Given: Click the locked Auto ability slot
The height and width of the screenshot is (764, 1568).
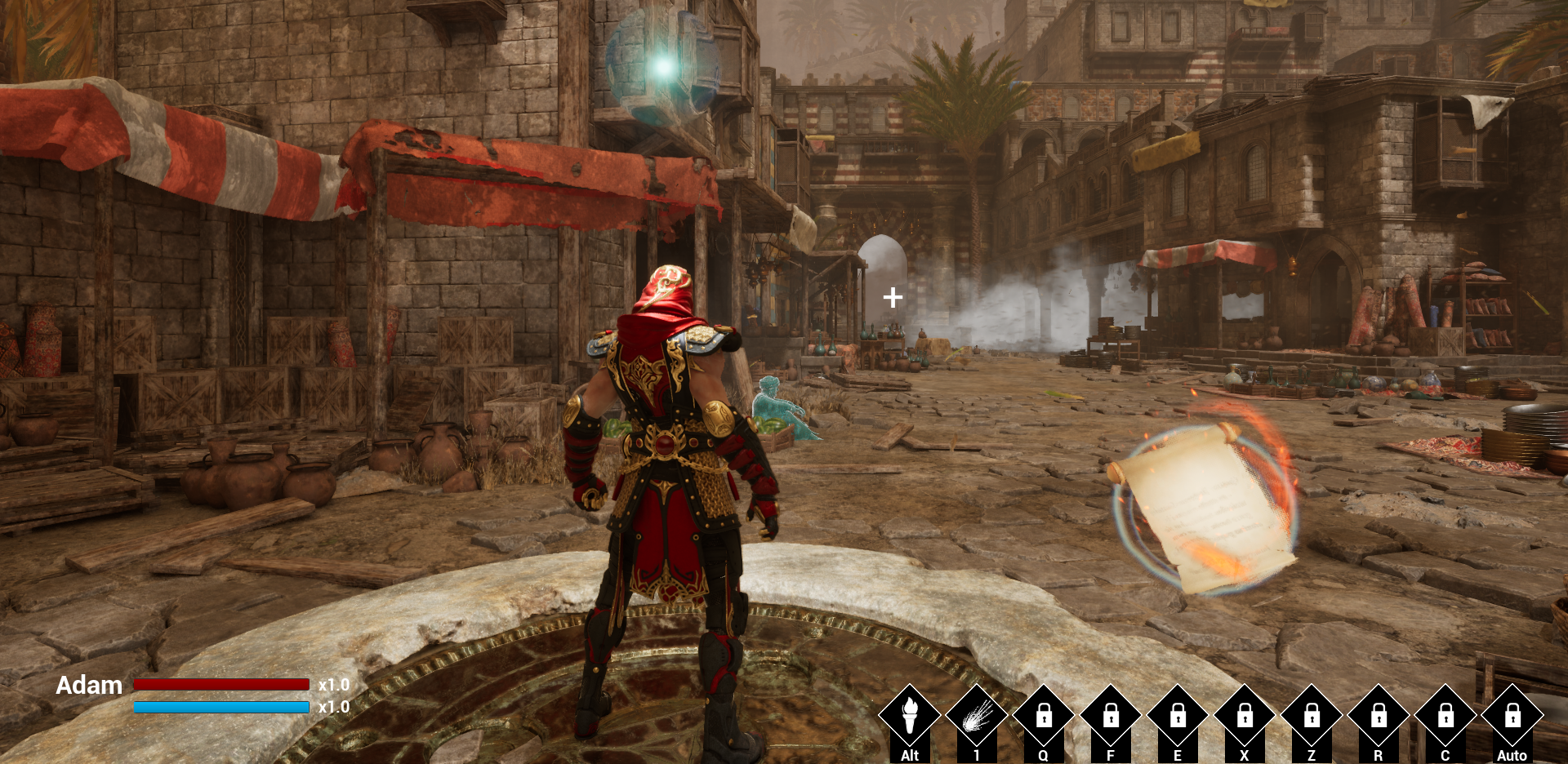Looking at the screenshot, I should (x=1512, y=716).
